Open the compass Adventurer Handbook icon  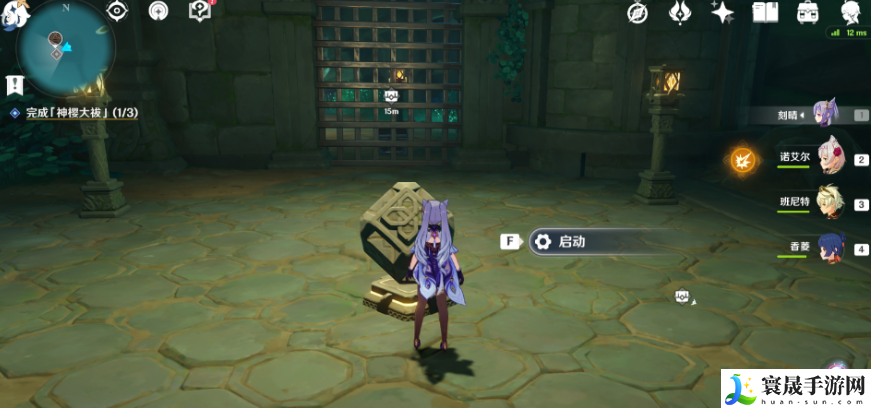637,13
